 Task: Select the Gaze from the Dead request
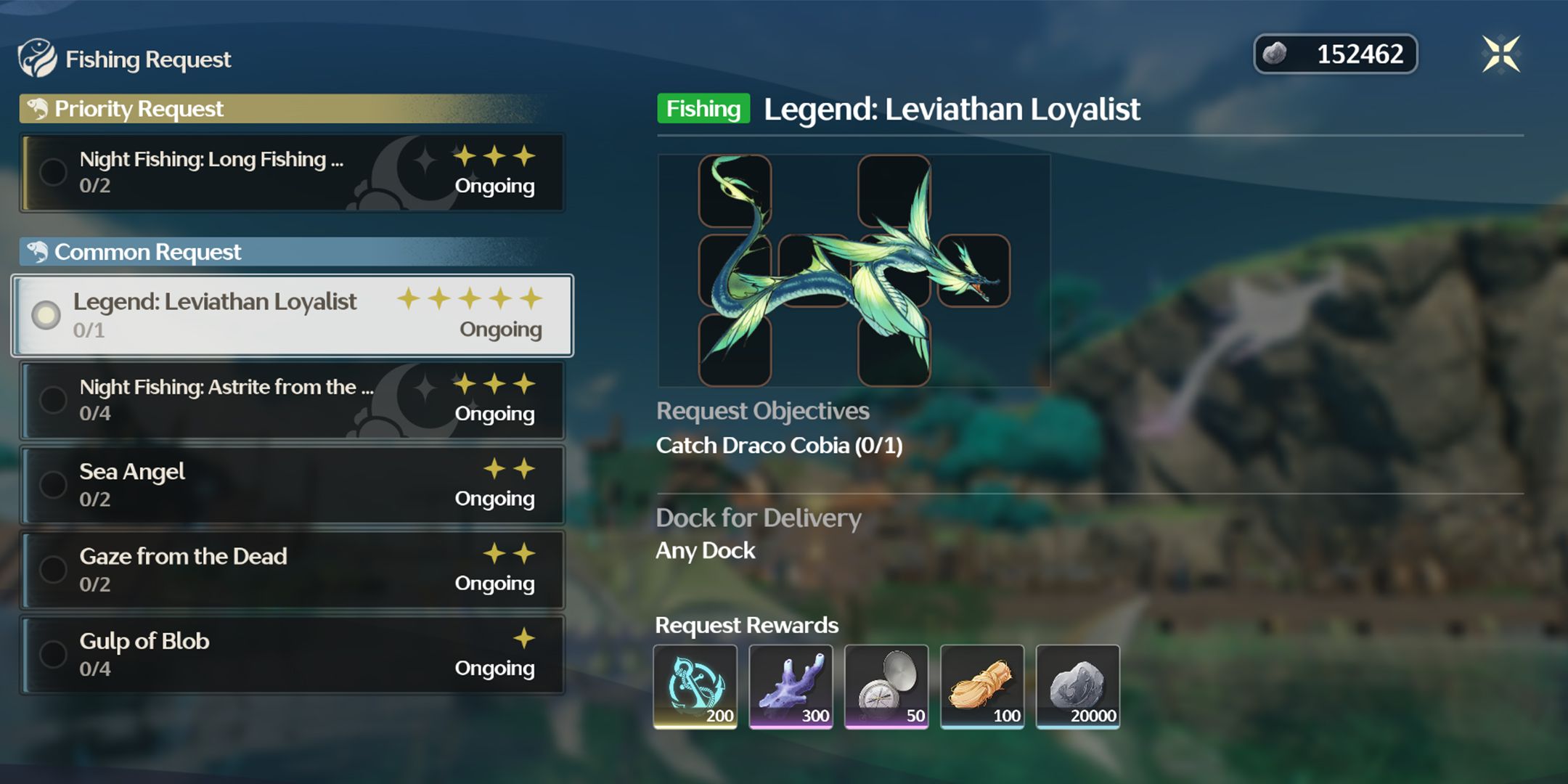[x=292, y=570]
